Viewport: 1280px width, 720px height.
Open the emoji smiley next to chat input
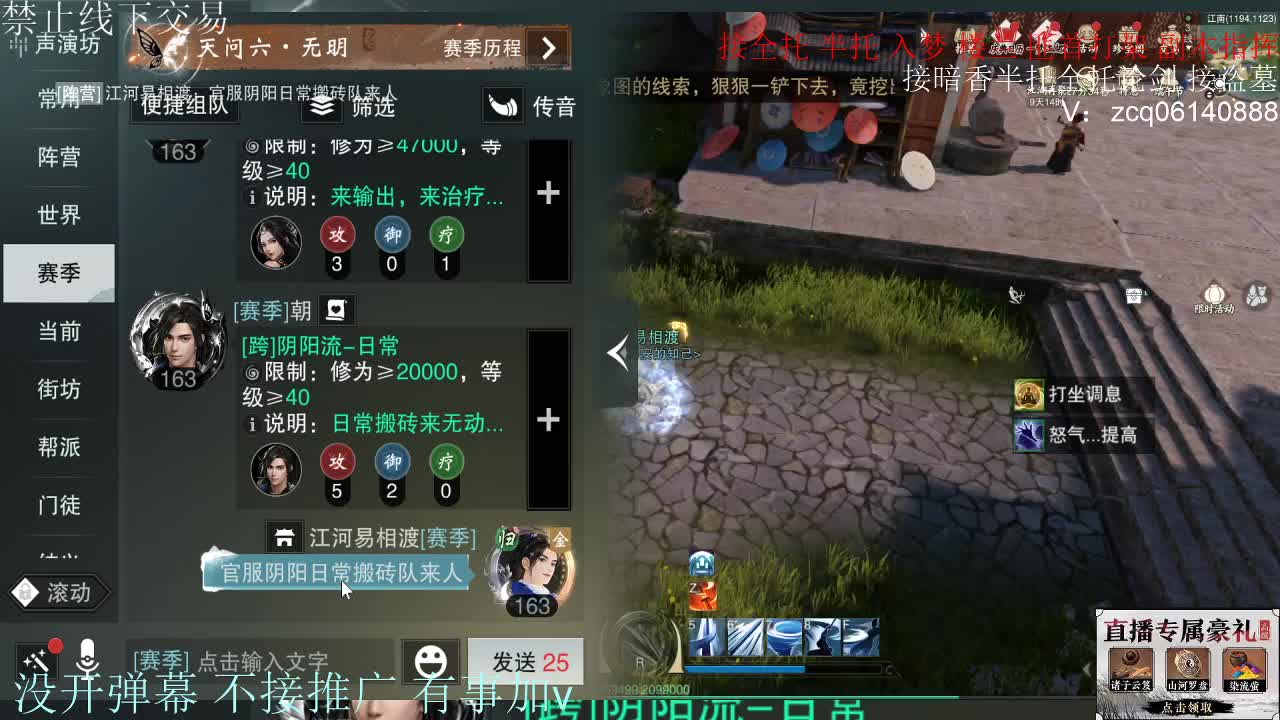click(x=430, y=662)
